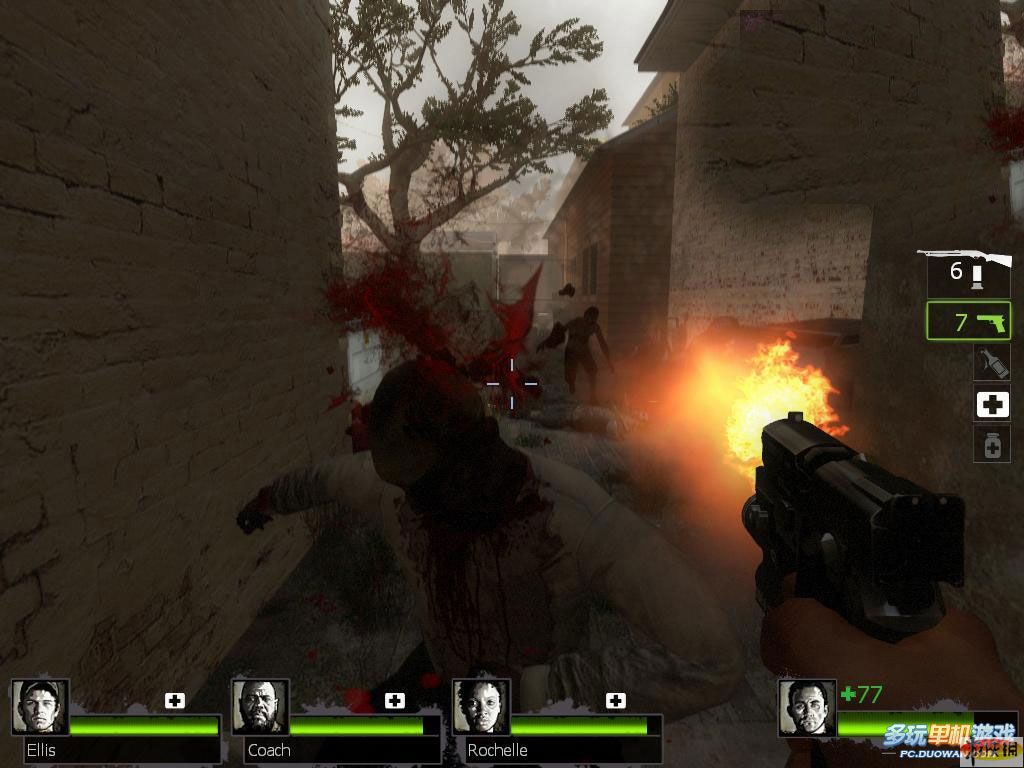Viewport: 1024px width, 768px height.
Task: Click the medkit icon above Ellis's health bar
Action: [175, 700]
